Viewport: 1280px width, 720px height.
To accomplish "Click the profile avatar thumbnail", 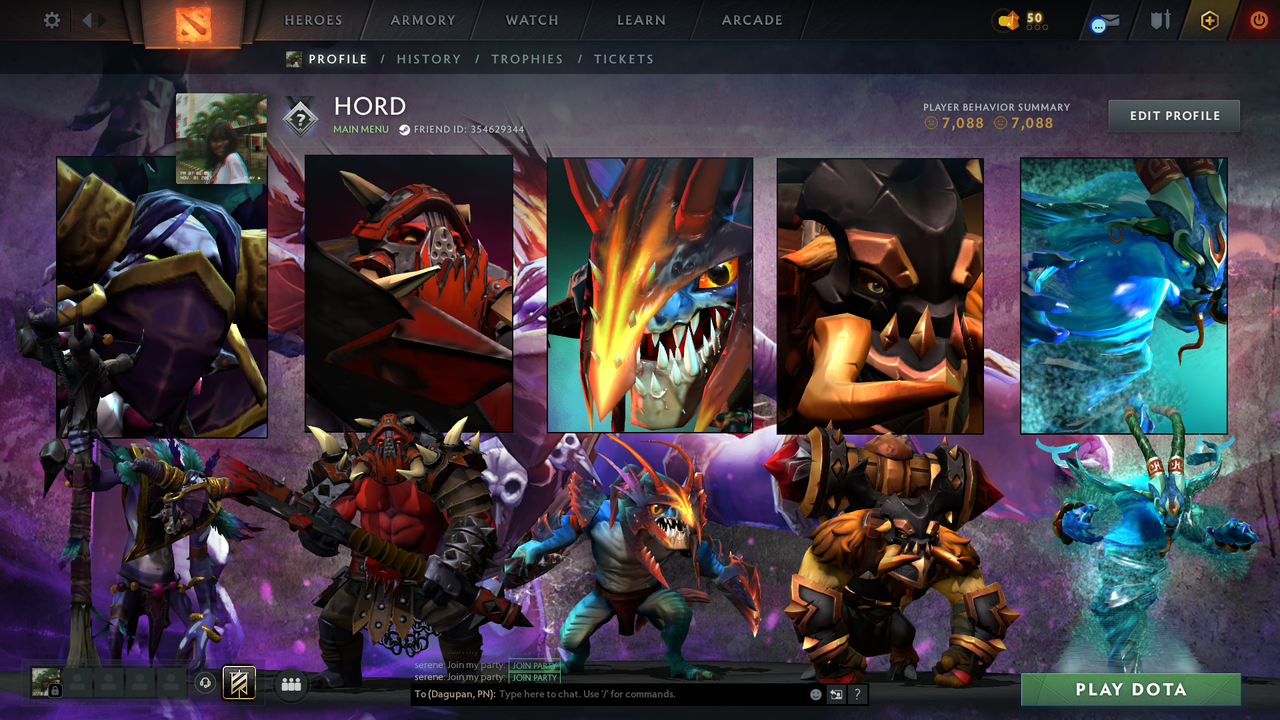I will pyautogui.click(x=221, y=139).
